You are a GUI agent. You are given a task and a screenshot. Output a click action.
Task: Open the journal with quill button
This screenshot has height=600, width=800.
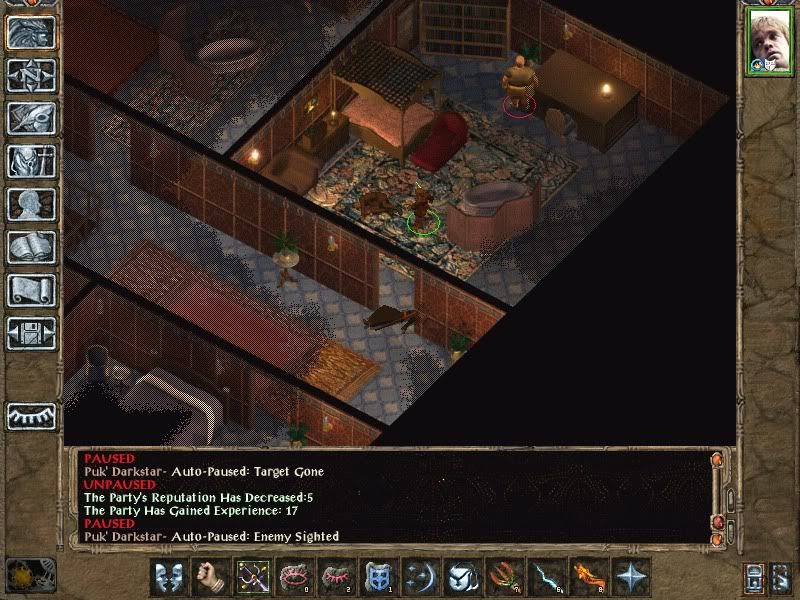pos(31,118)
